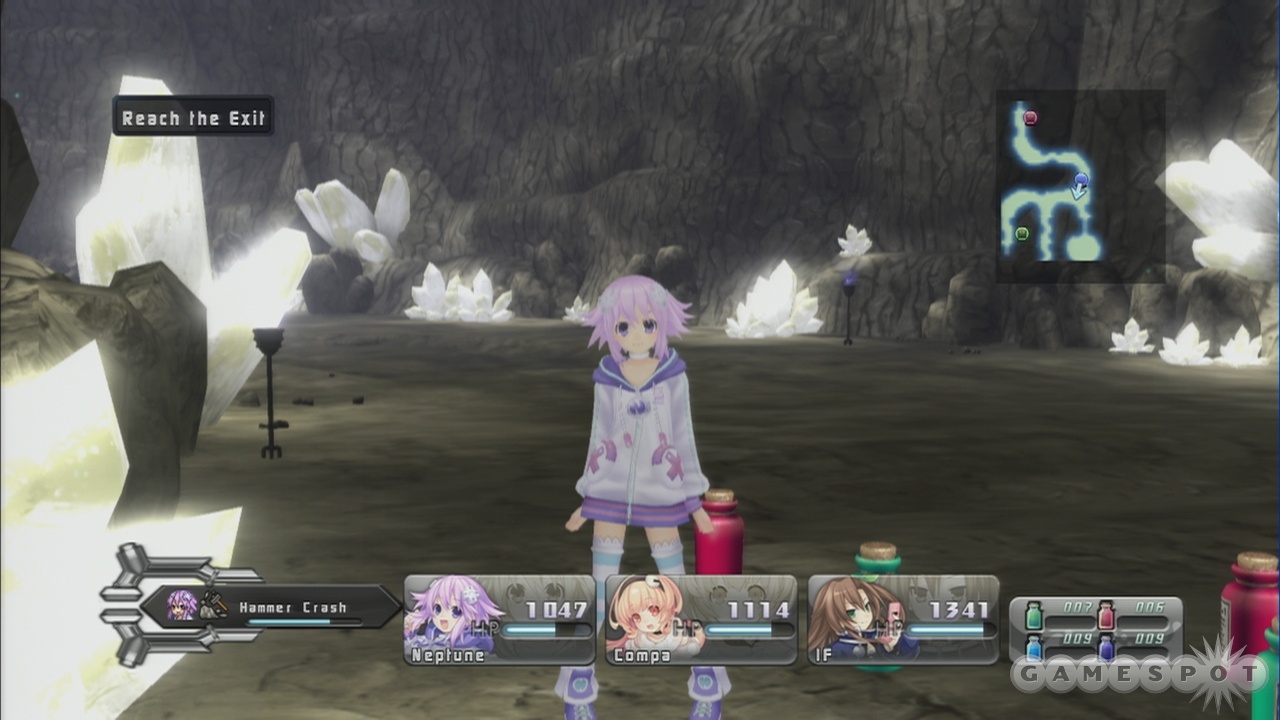The height and width of the screenshot is (720, 1280).
Task: Activate the Hammer Crash dungeon skill
Action: 270,607
